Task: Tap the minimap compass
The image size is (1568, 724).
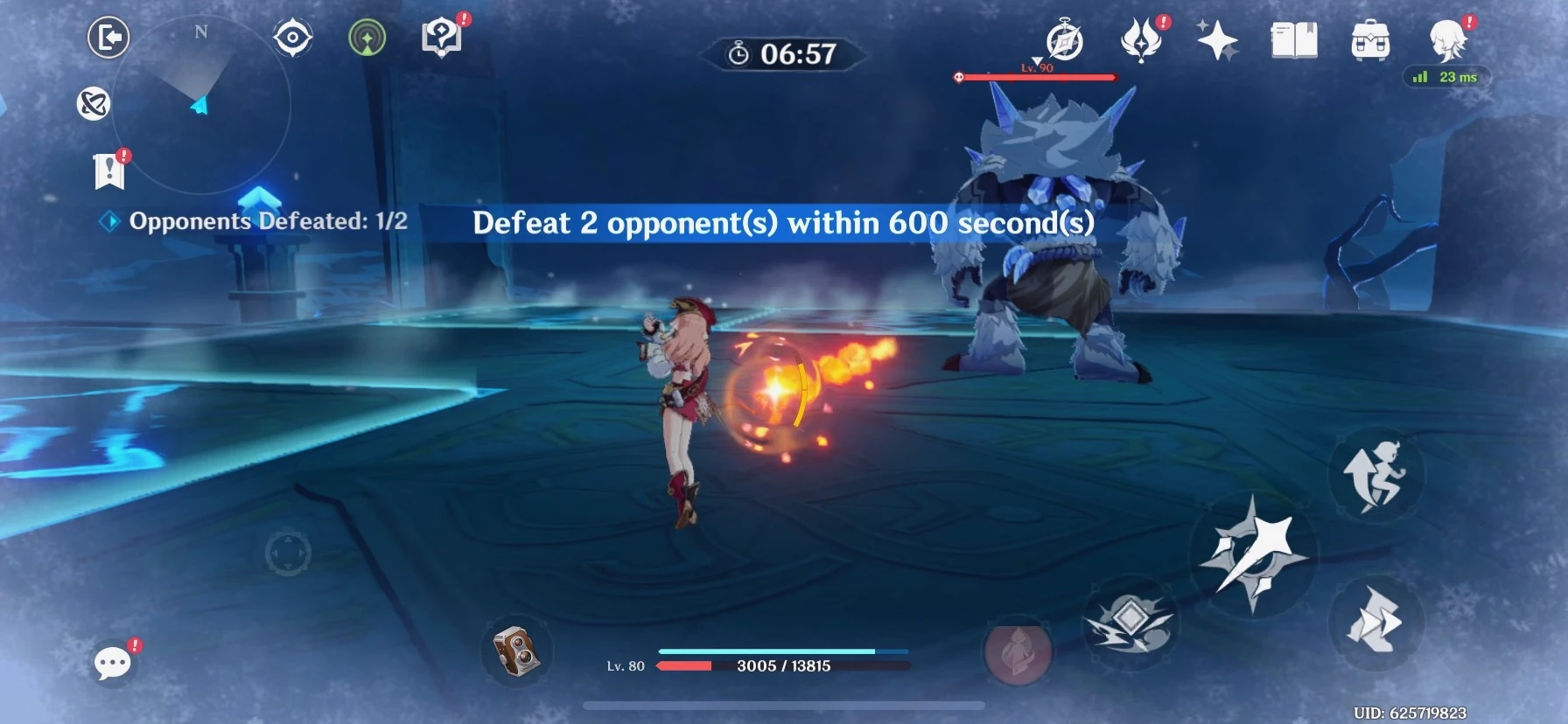Action: 199,105
